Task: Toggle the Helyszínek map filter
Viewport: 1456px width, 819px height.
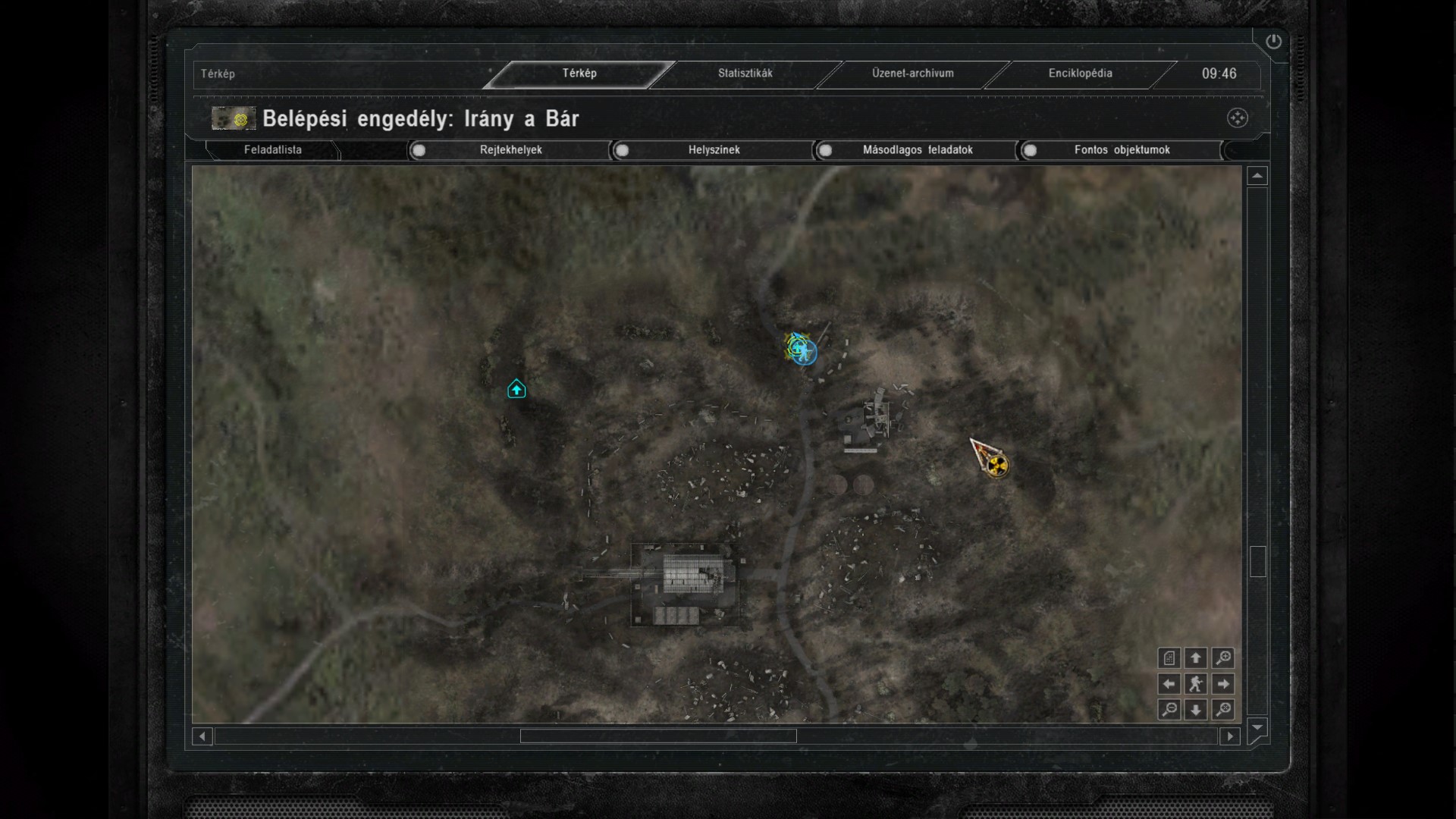Action: [x=623, y=150]
